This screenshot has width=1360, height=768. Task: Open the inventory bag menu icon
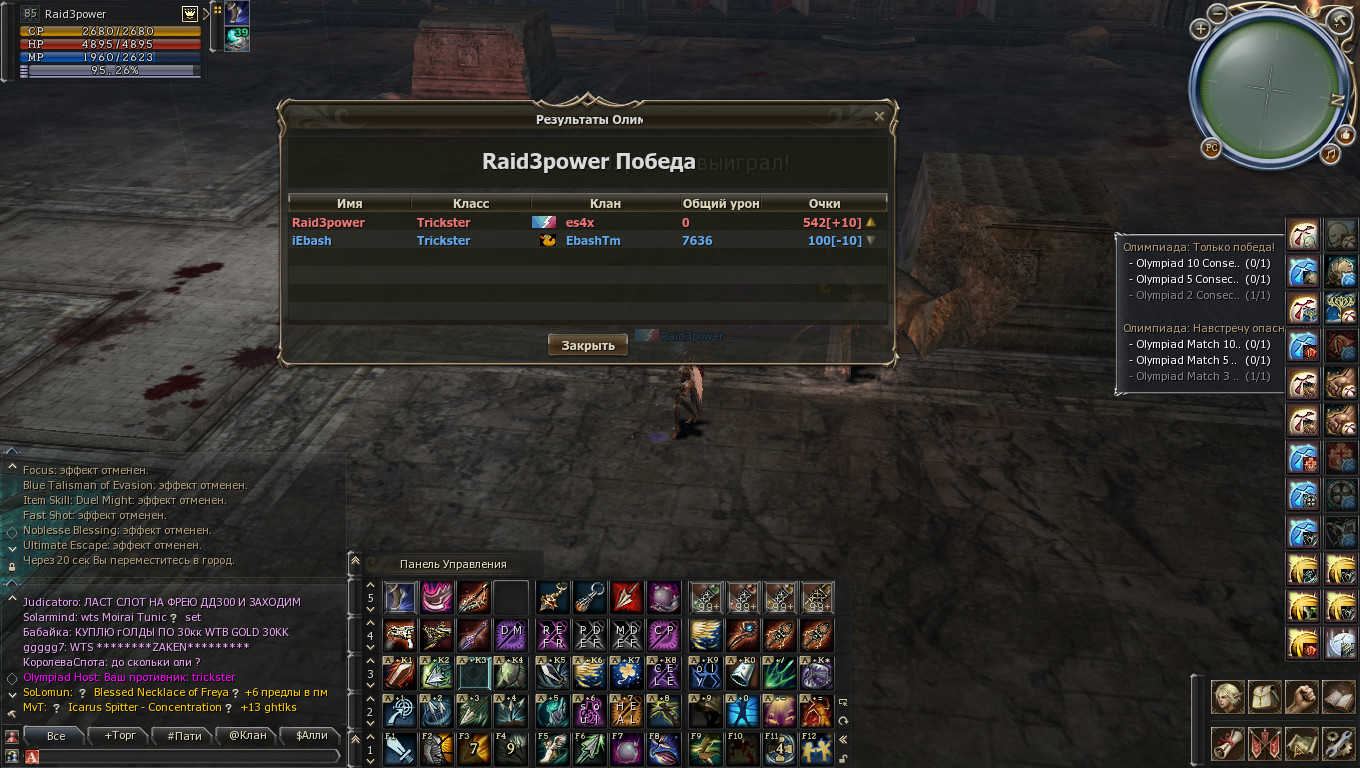point(1265,697)
